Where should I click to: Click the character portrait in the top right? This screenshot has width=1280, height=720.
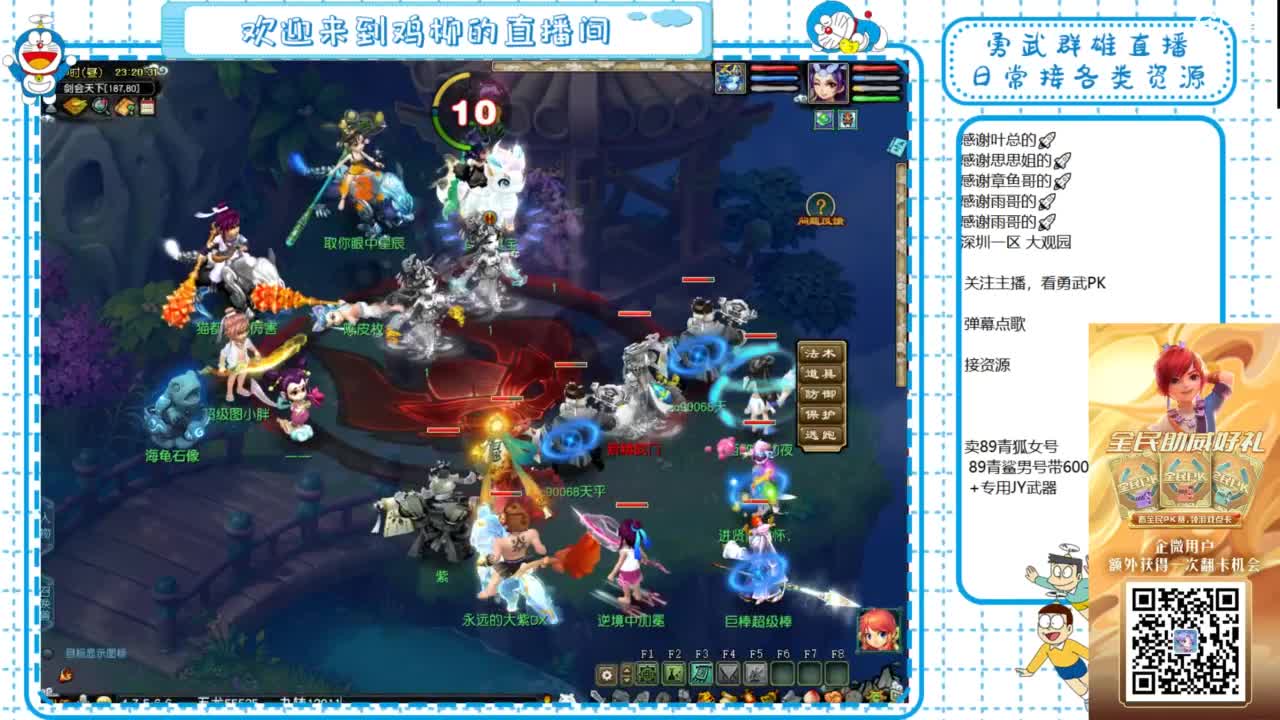(828, 83)
